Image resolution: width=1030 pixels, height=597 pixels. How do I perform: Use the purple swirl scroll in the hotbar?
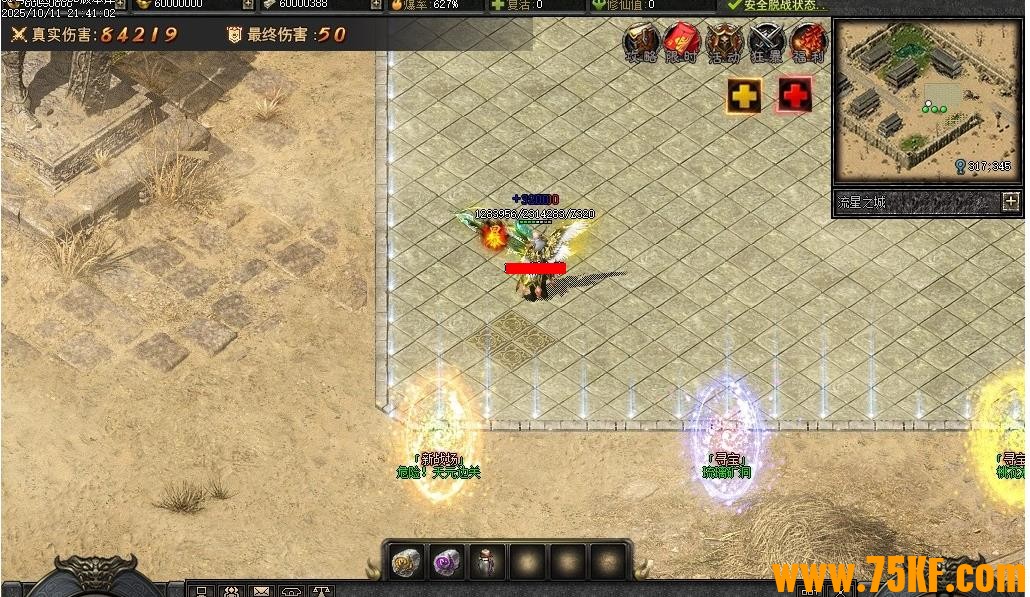pos(446,562)
